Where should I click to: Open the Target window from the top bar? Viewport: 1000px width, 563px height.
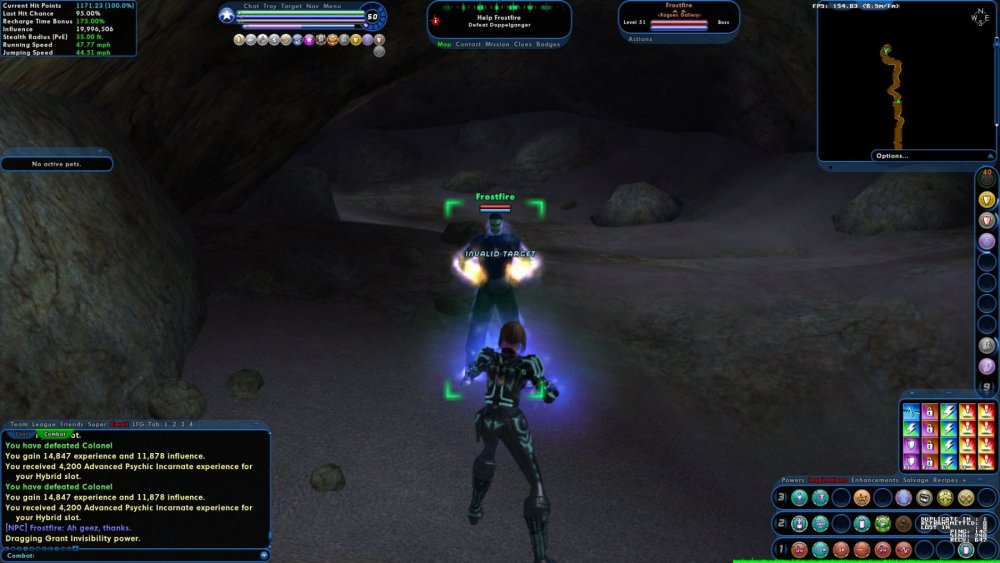click(x=292, y=6)
